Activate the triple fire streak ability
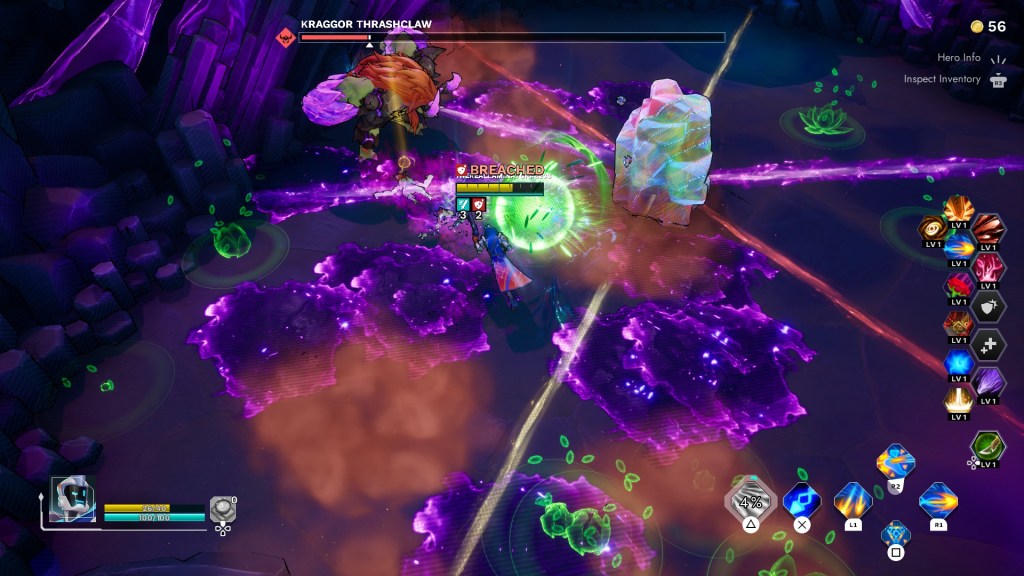The width and height of the screenshot is (1024, 576). pos(852,500)
